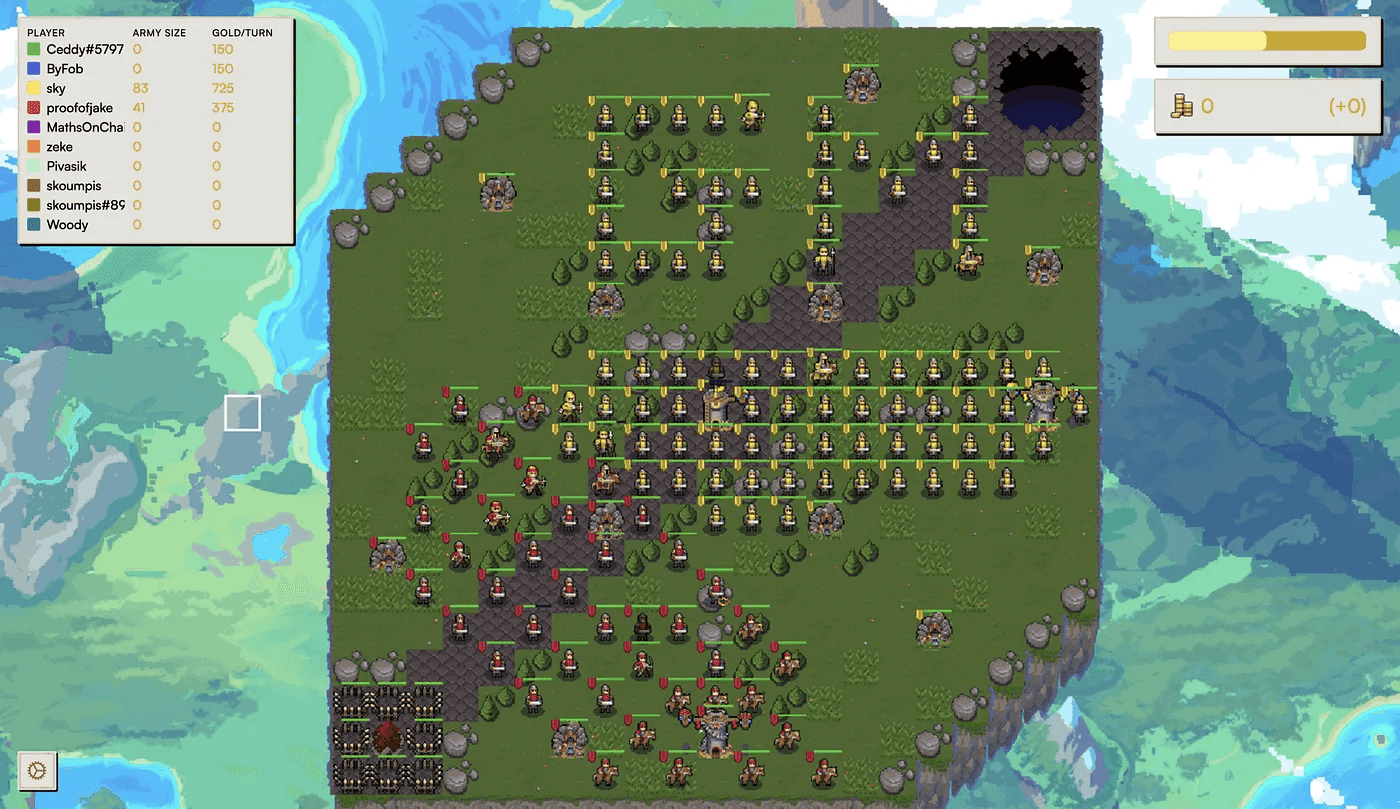Screen dimensions: 1400x809
Task: Click Woody's teal color swatch
Action: (34, 224)
